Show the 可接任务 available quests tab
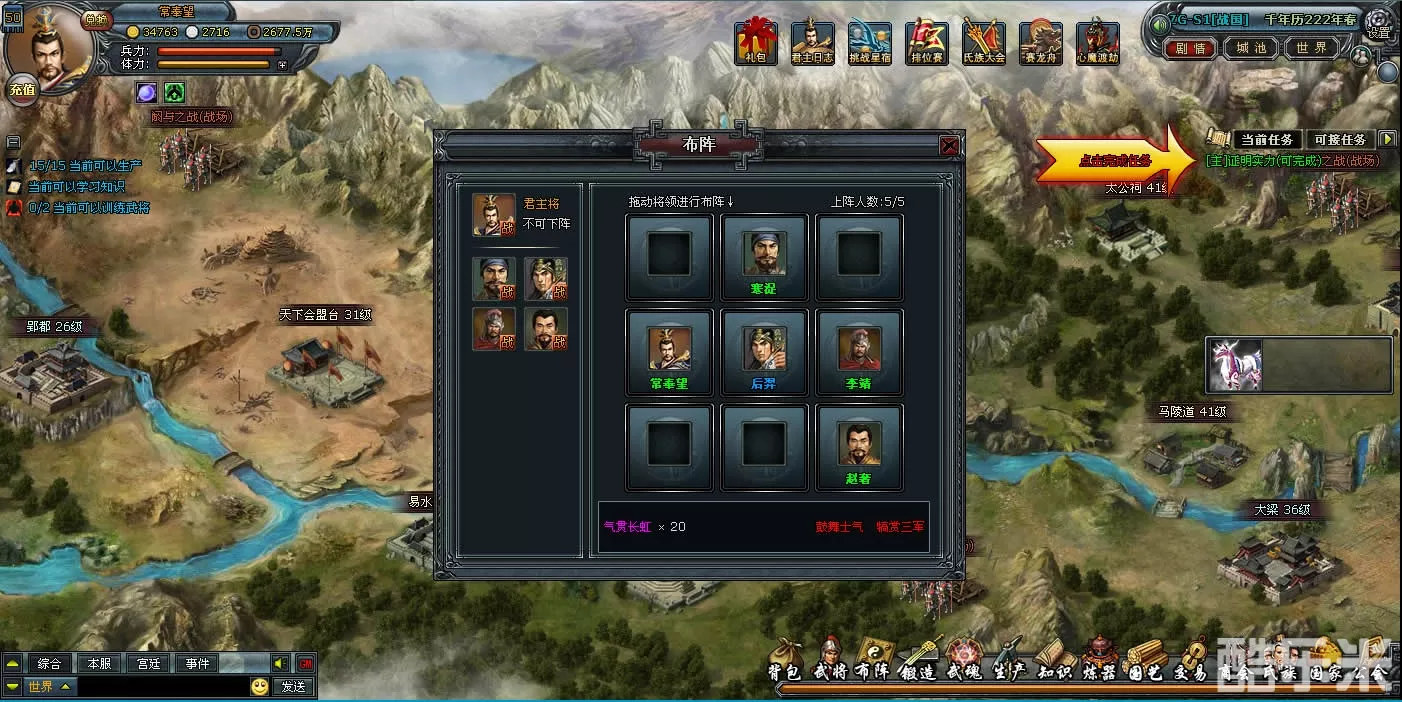The height and width of the screenshot is (702, 1402). 1339,140
